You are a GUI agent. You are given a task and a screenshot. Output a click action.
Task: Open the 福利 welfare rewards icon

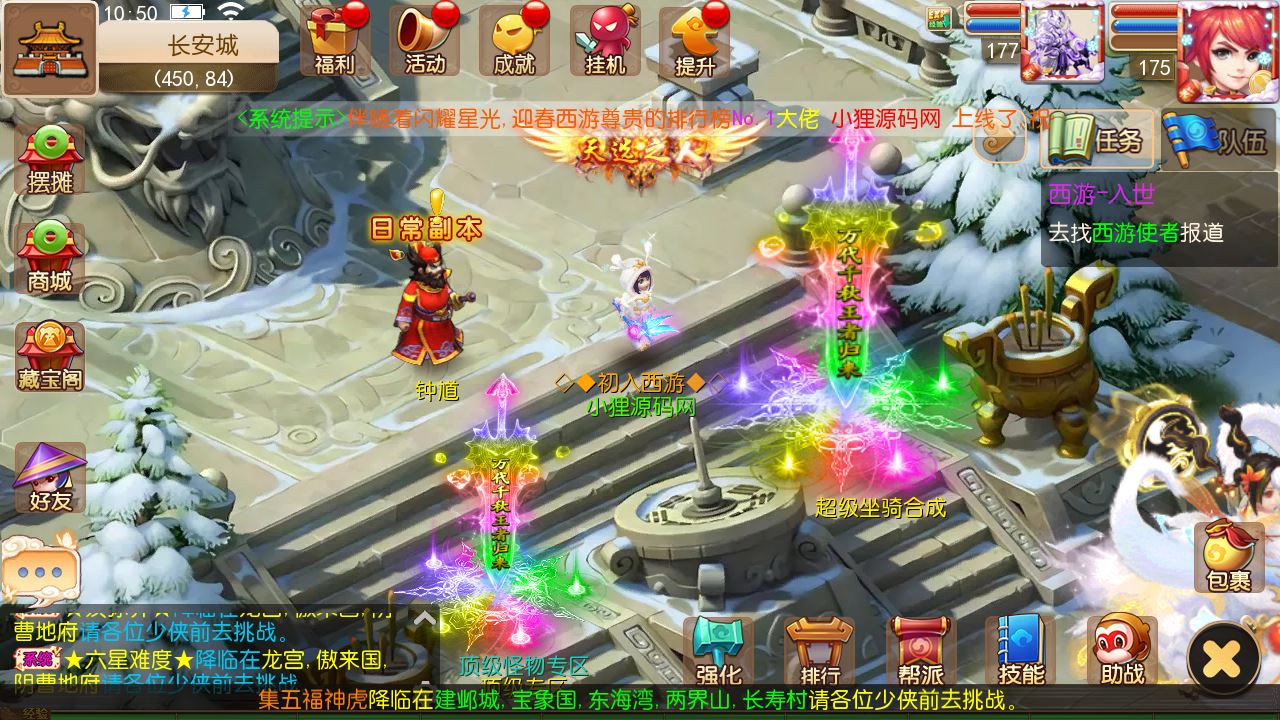point(334,40)
